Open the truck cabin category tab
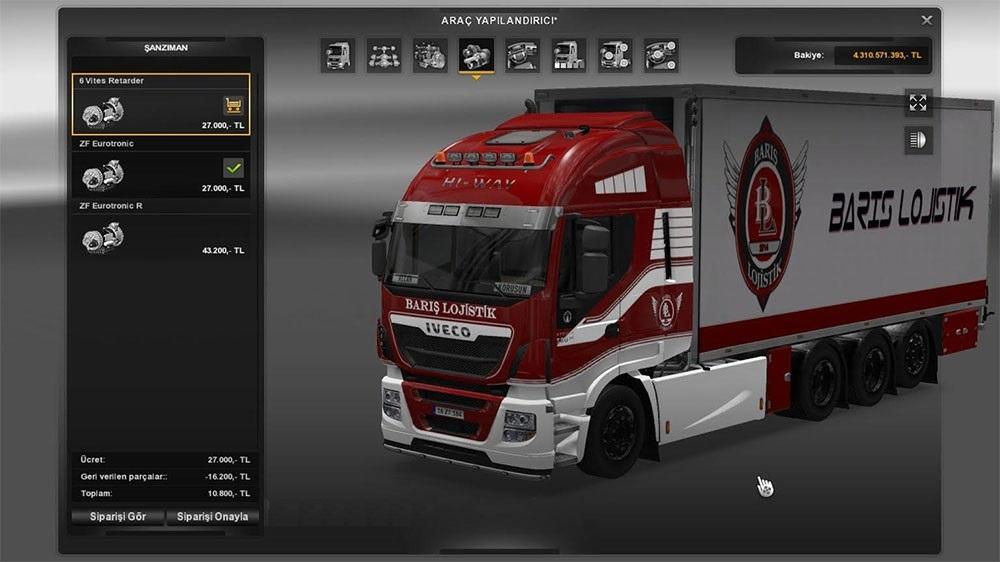 [x=338, y=55]
